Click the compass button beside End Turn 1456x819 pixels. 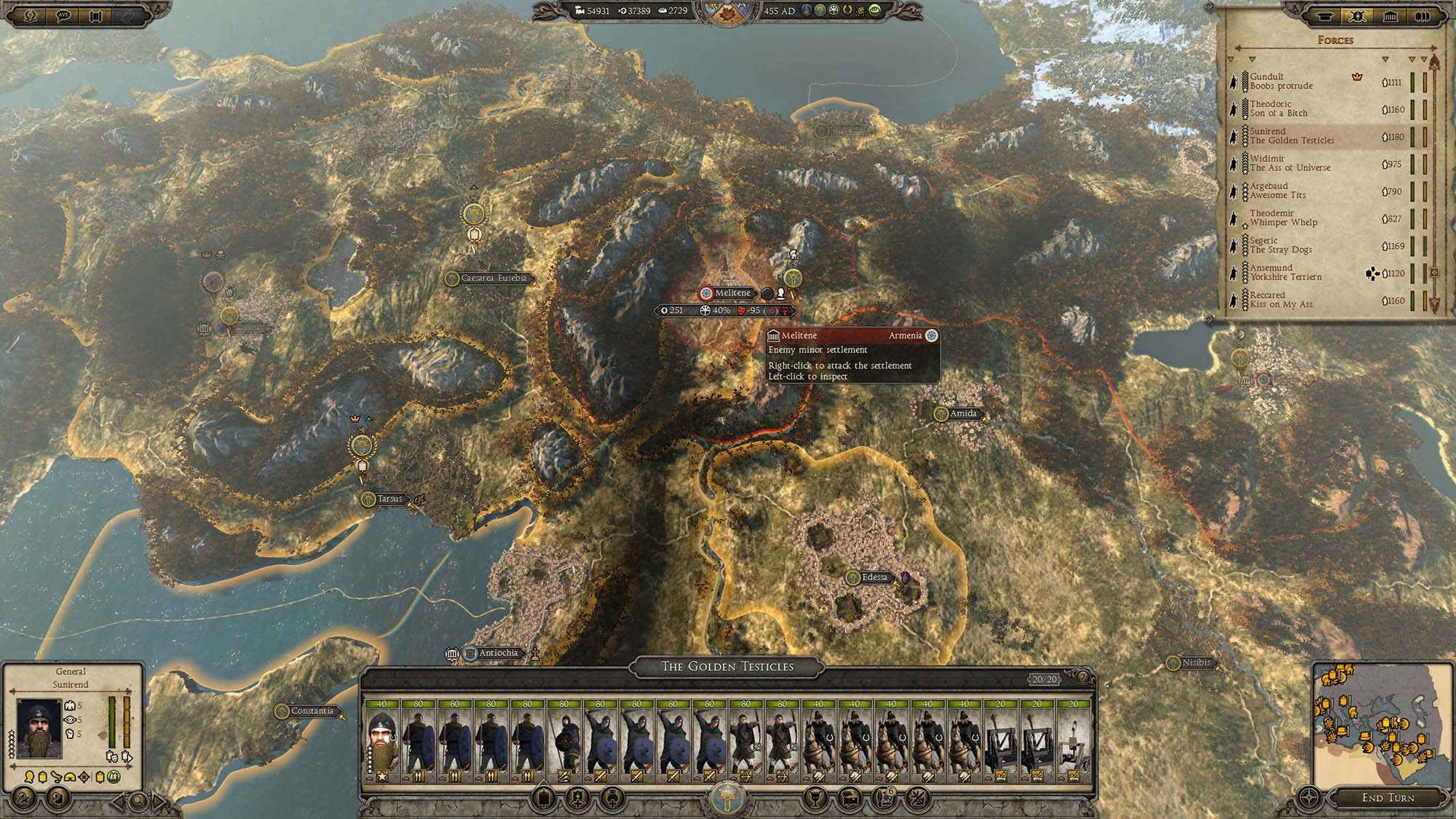[x=1310, y=797]
